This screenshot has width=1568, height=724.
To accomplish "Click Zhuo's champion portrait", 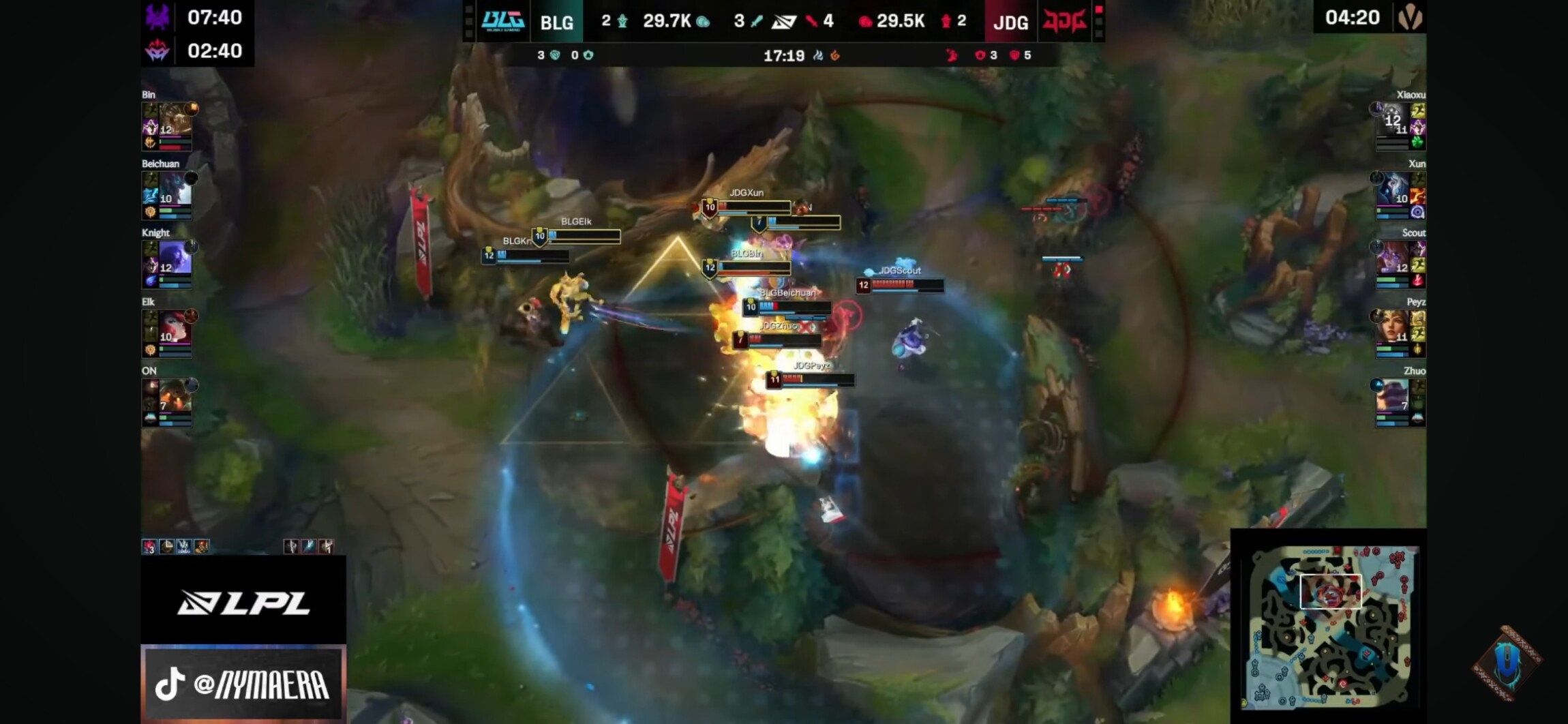I will [1392, 396].
